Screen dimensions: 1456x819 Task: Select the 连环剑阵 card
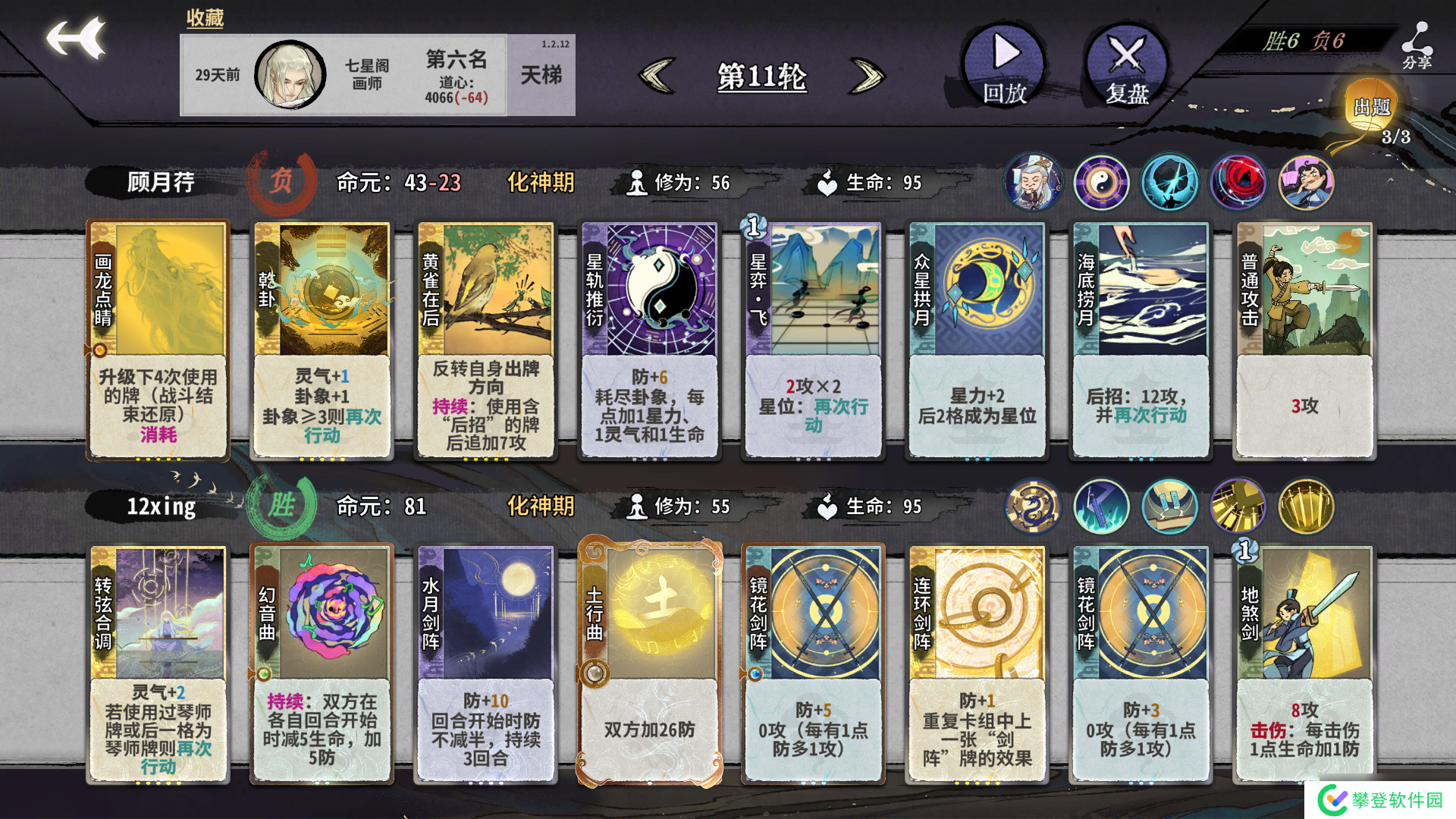coord(977,664)
